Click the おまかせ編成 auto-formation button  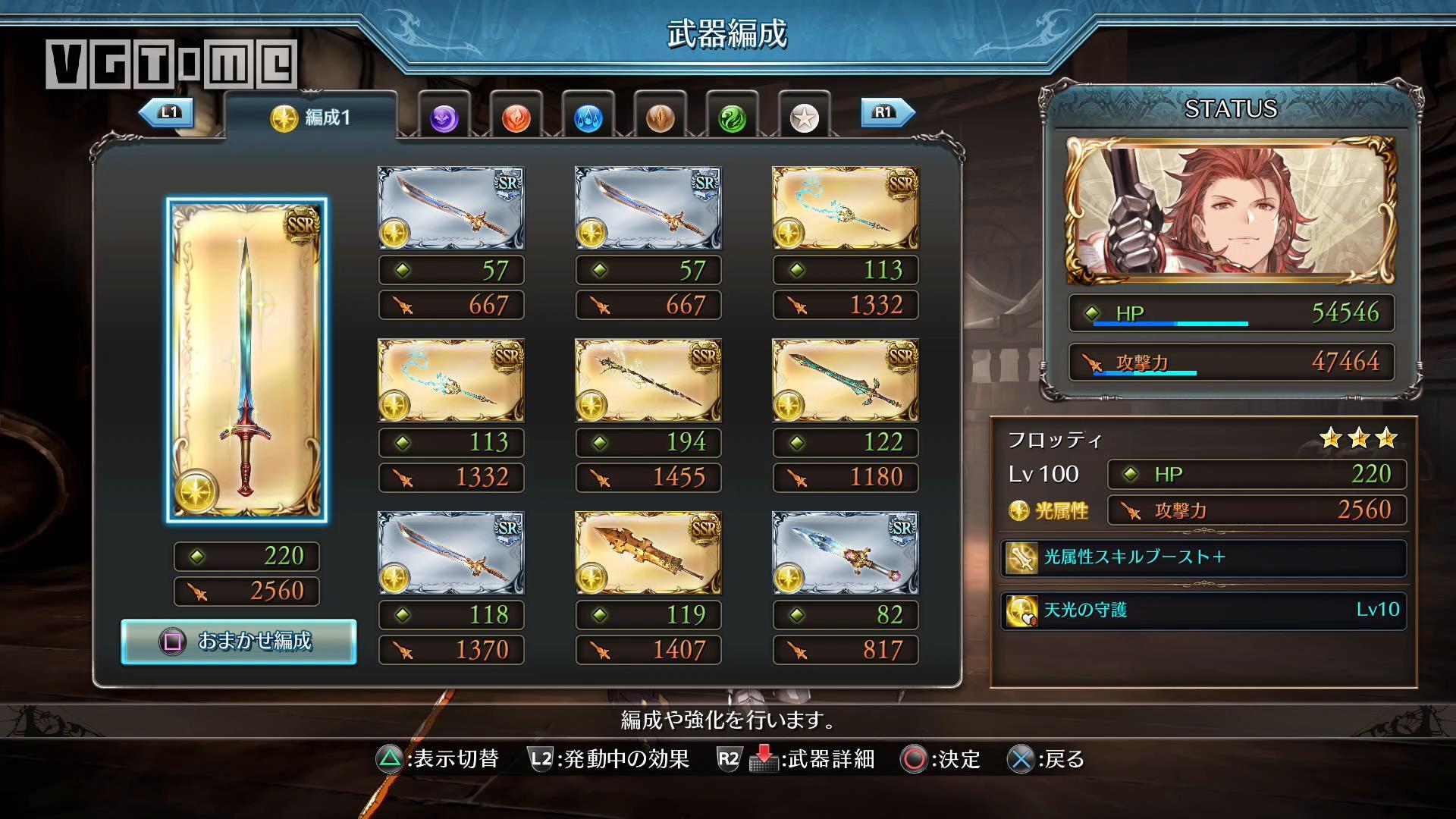click(x=239, y=642)
